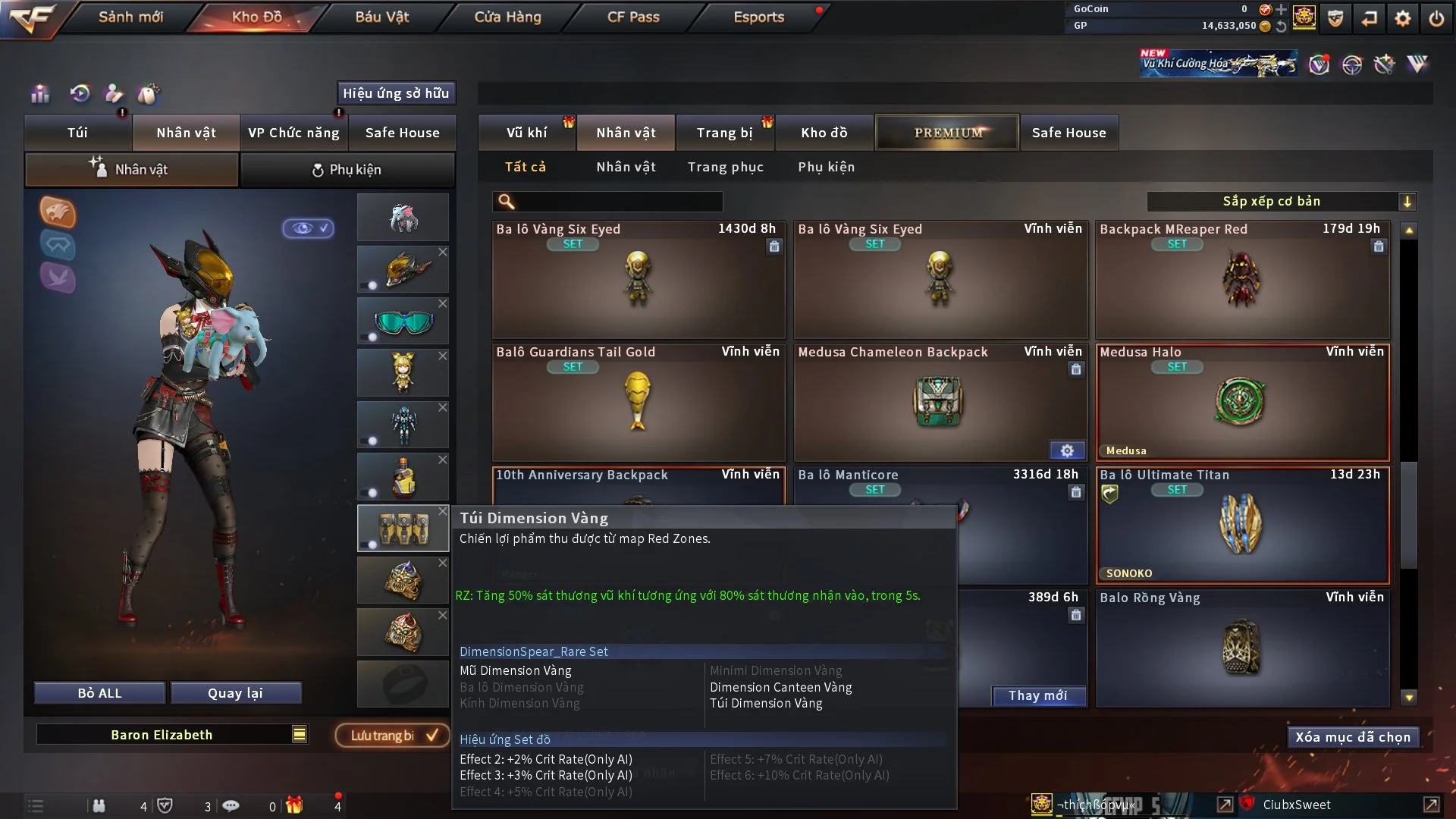Select the PREMIUM tab

947,133
